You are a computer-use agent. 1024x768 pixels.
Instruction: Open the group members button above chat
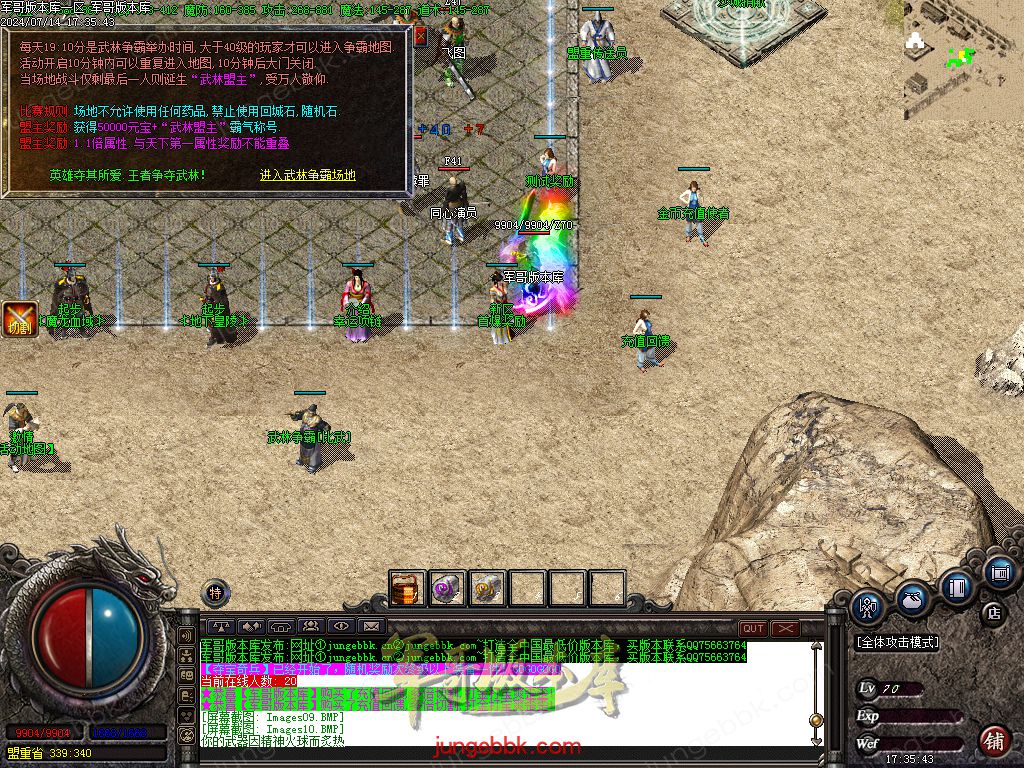pos(309,627)
